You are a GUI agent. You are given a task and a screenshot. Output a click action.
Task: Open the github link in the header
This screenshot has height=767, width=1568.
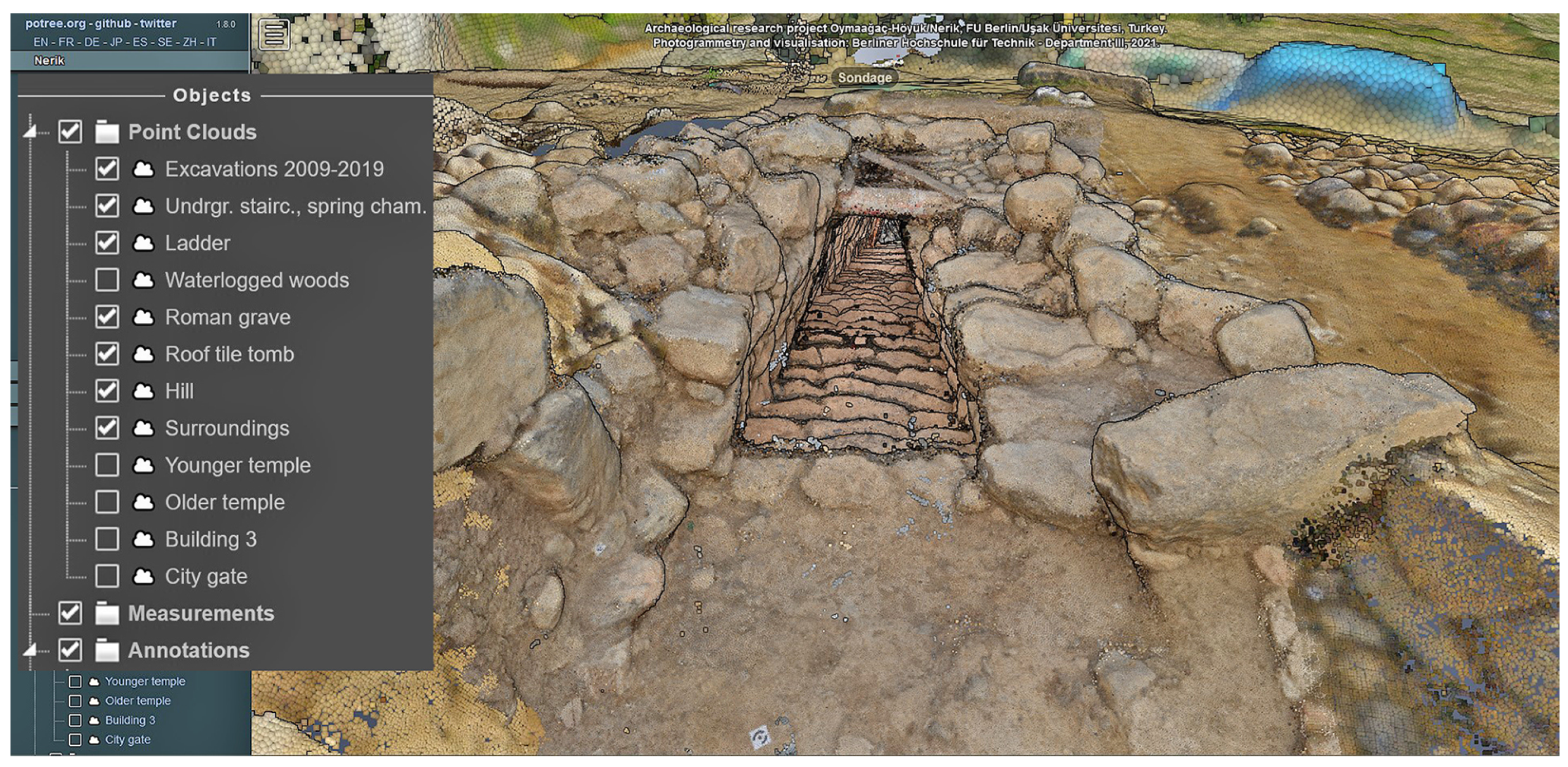pos(113,23)
